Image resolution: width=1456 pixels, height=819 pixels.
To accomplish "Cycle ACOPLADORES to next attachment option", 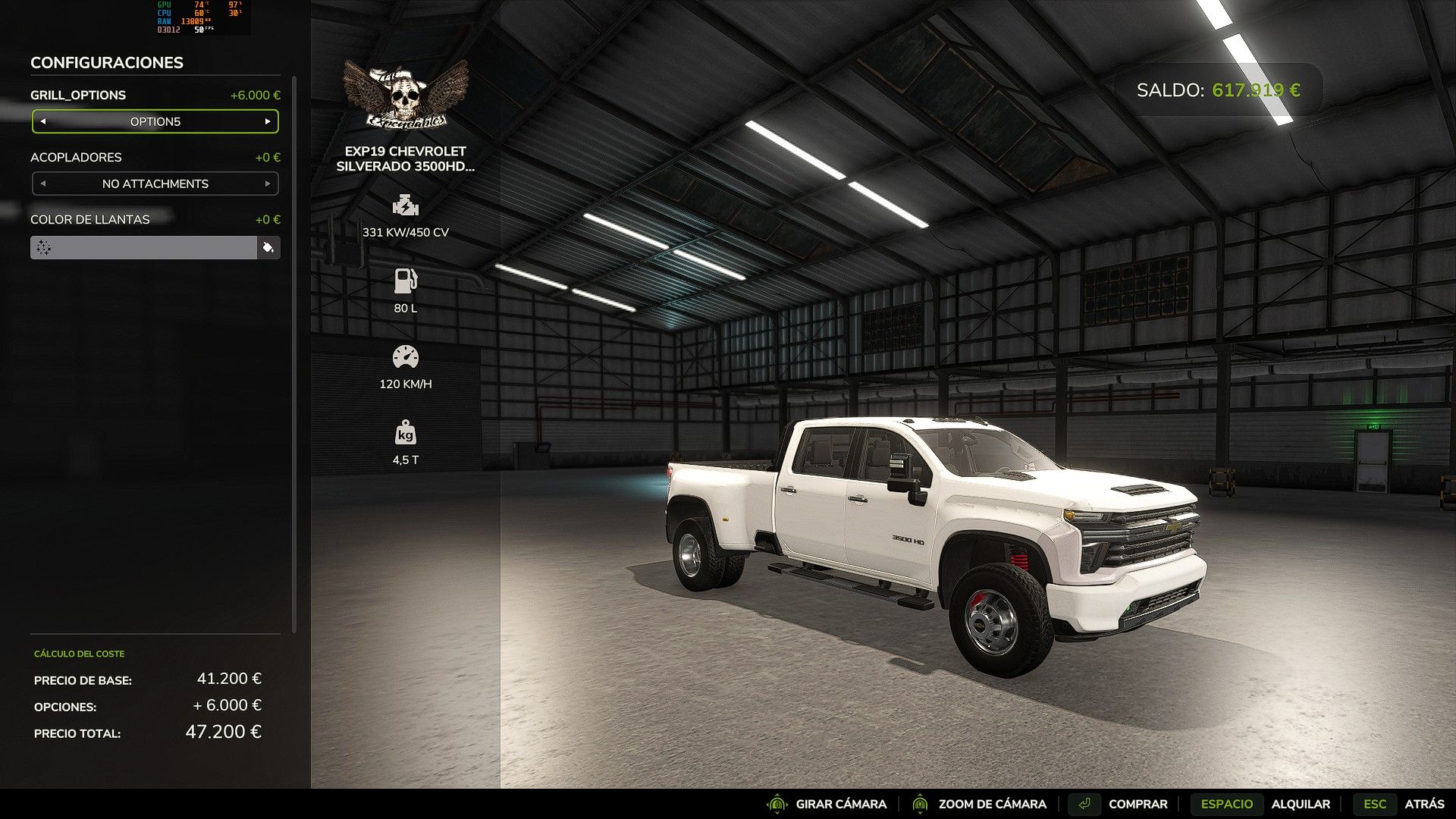I will (267, 183).
